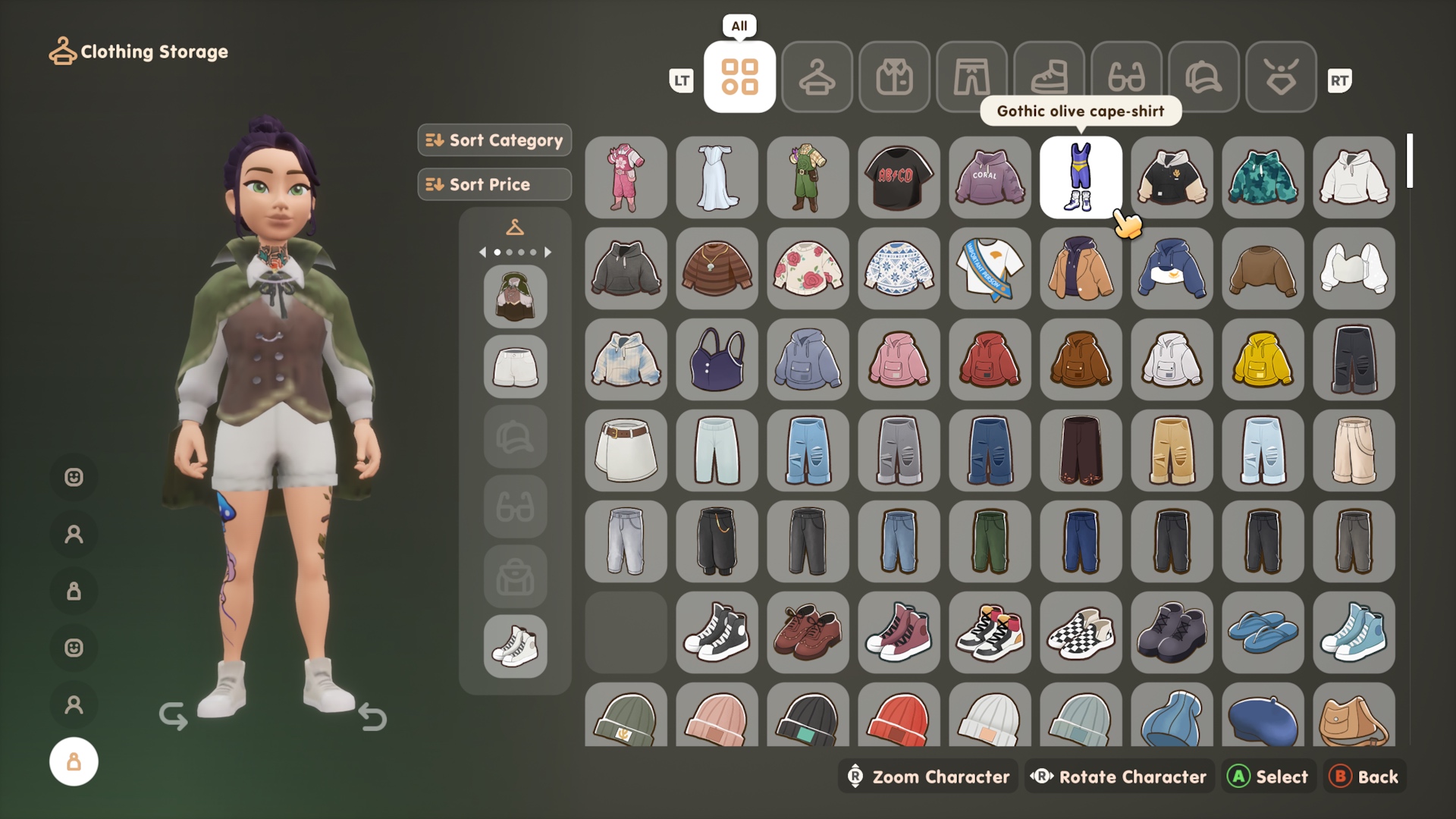1456x819 pixels.
Task: Switch to the glasses category tab
Action: (x=1126, y=77)
